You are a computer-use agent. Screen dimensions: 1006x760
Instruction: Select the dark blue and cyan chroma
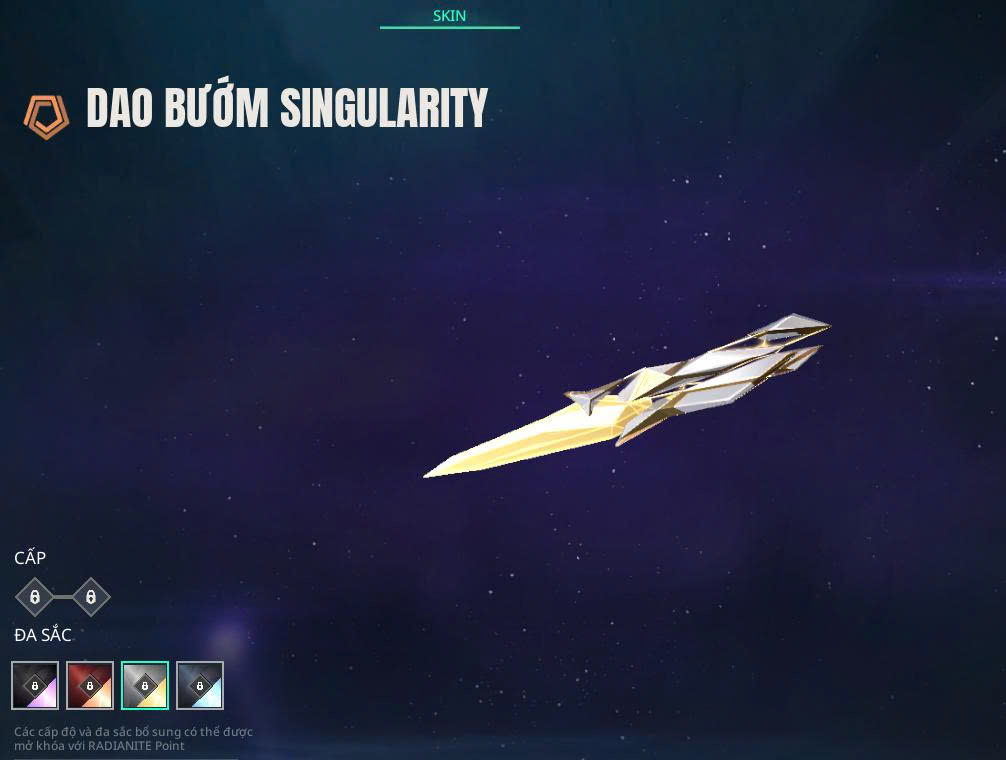(200, 686)
